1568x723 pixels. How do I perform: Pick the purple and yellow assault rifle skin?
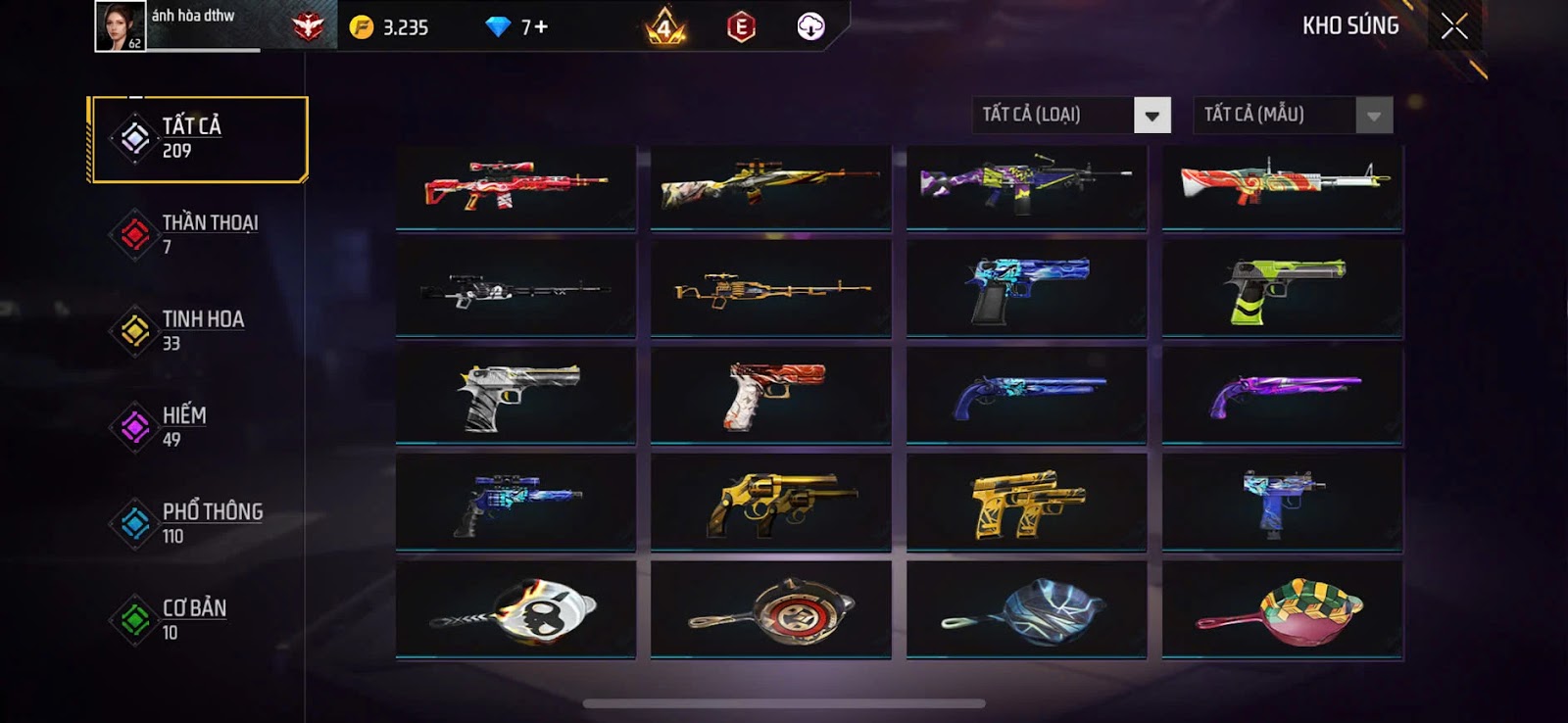click(1026, 185)
